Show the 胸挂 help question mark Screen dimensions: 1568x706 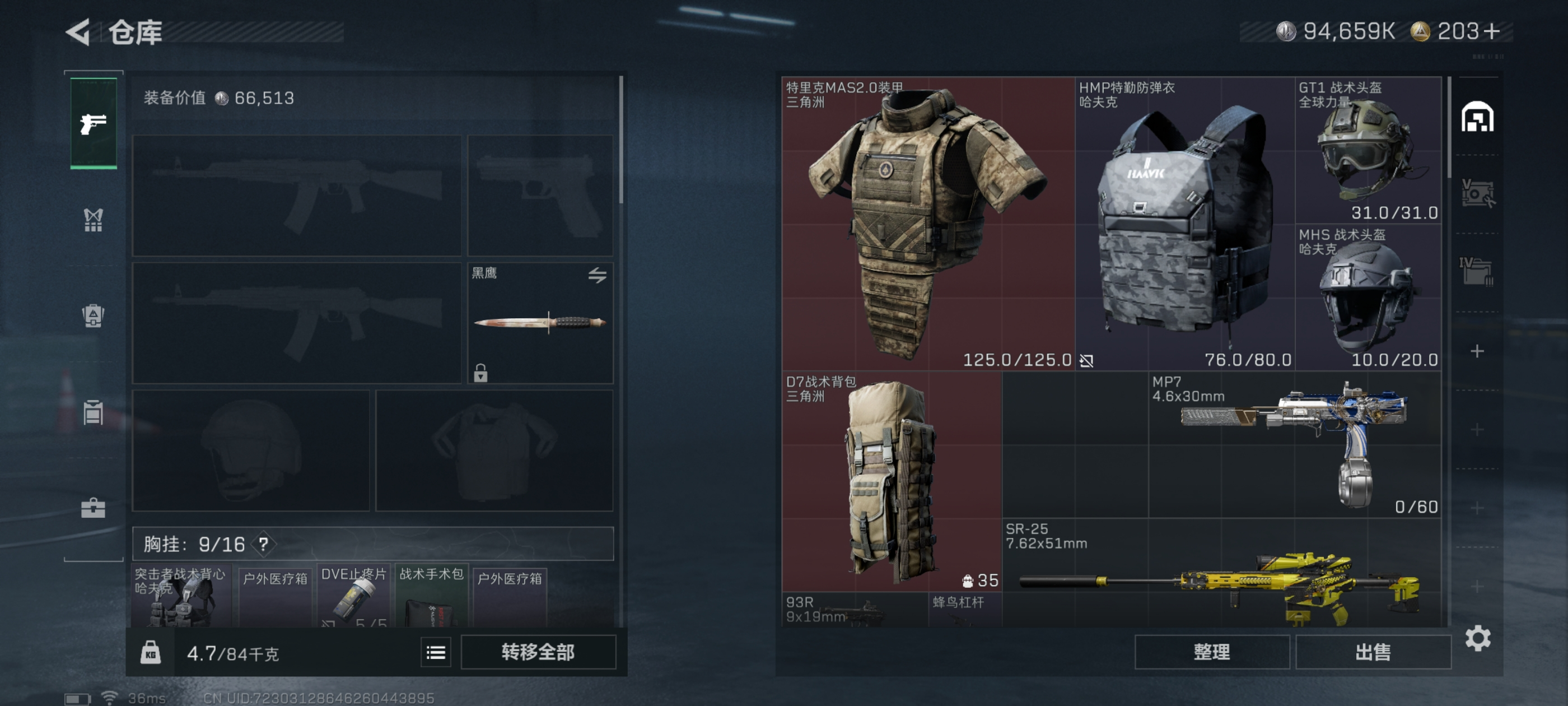(x=264, y=544)
